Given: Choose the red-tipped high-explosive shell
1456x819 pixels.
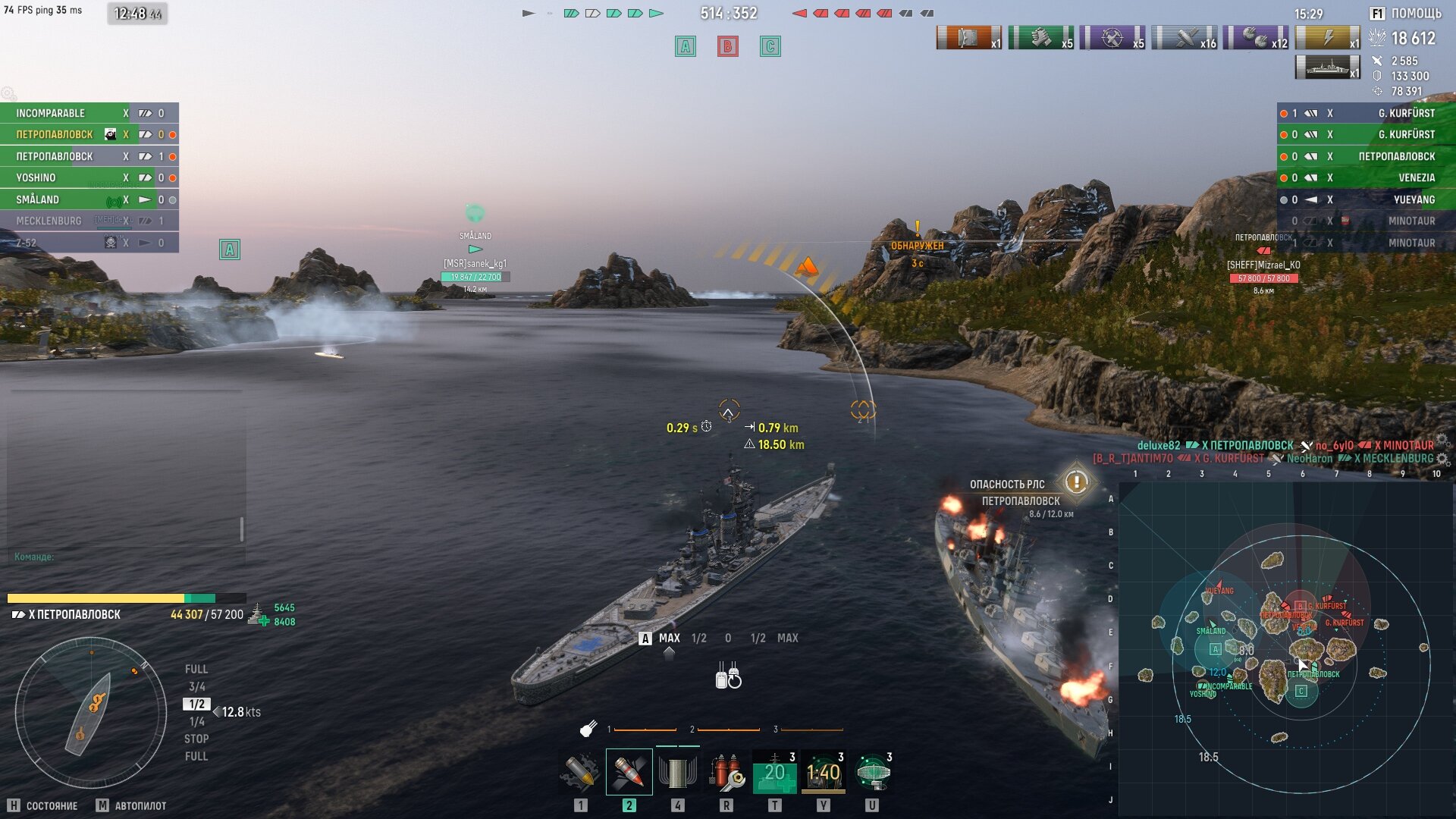Looking at the screenshot, I should pyautogui.click(x=629, y=772).
